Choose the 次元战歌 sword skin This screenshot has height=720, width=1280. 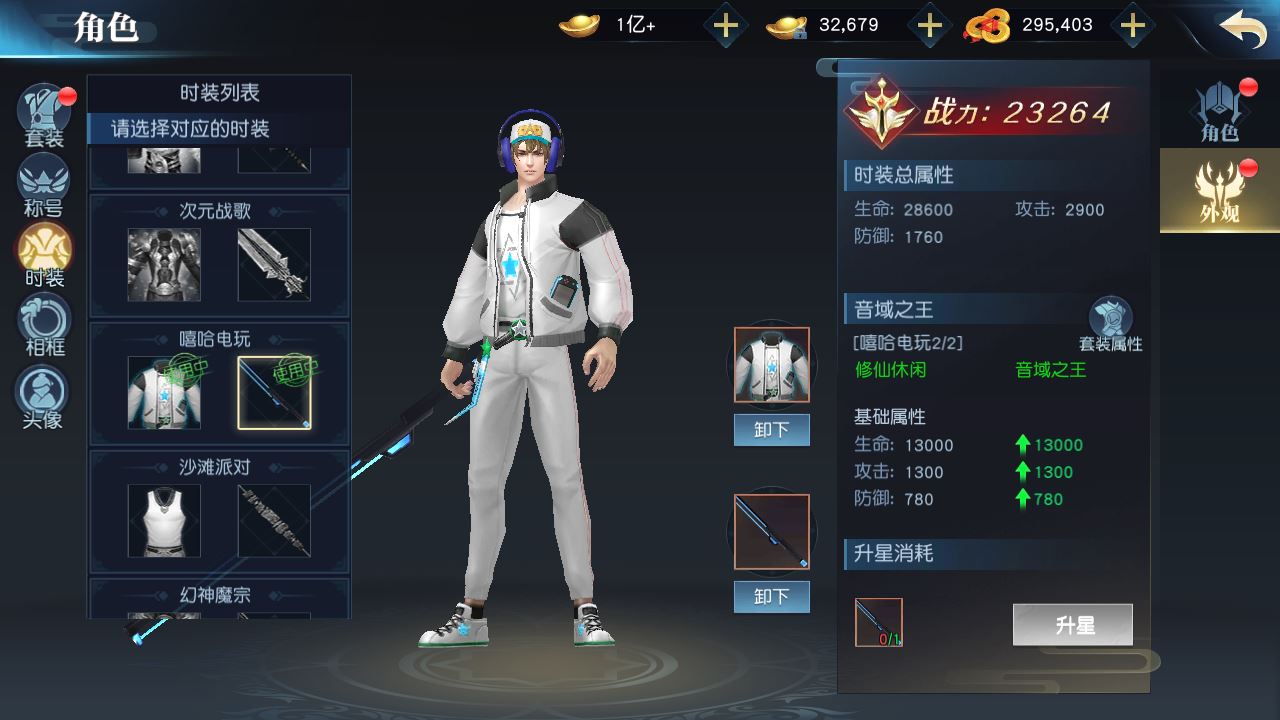tap(274, 265)
